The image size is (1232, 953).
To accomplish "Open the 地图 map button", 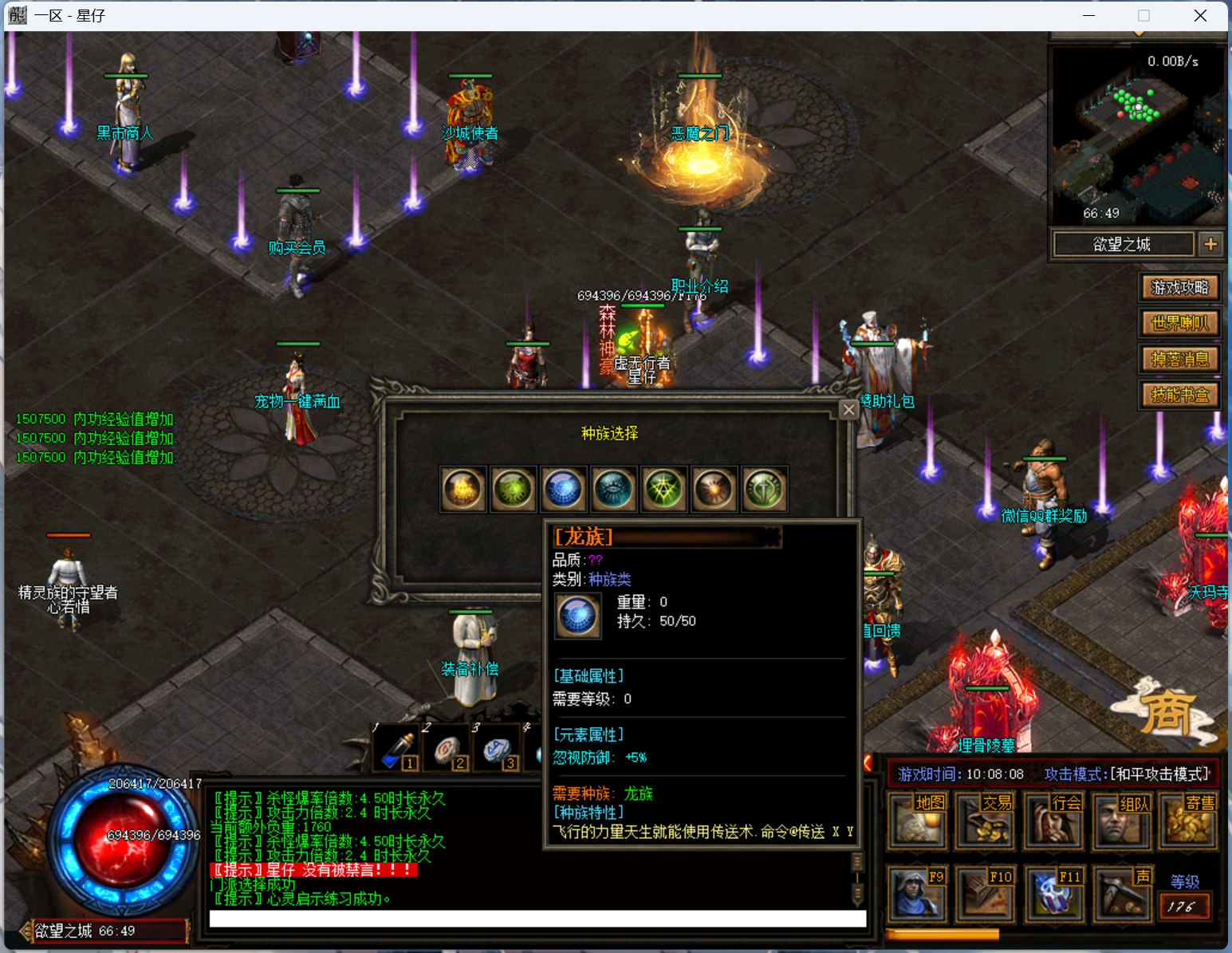I will coord(918,820).
